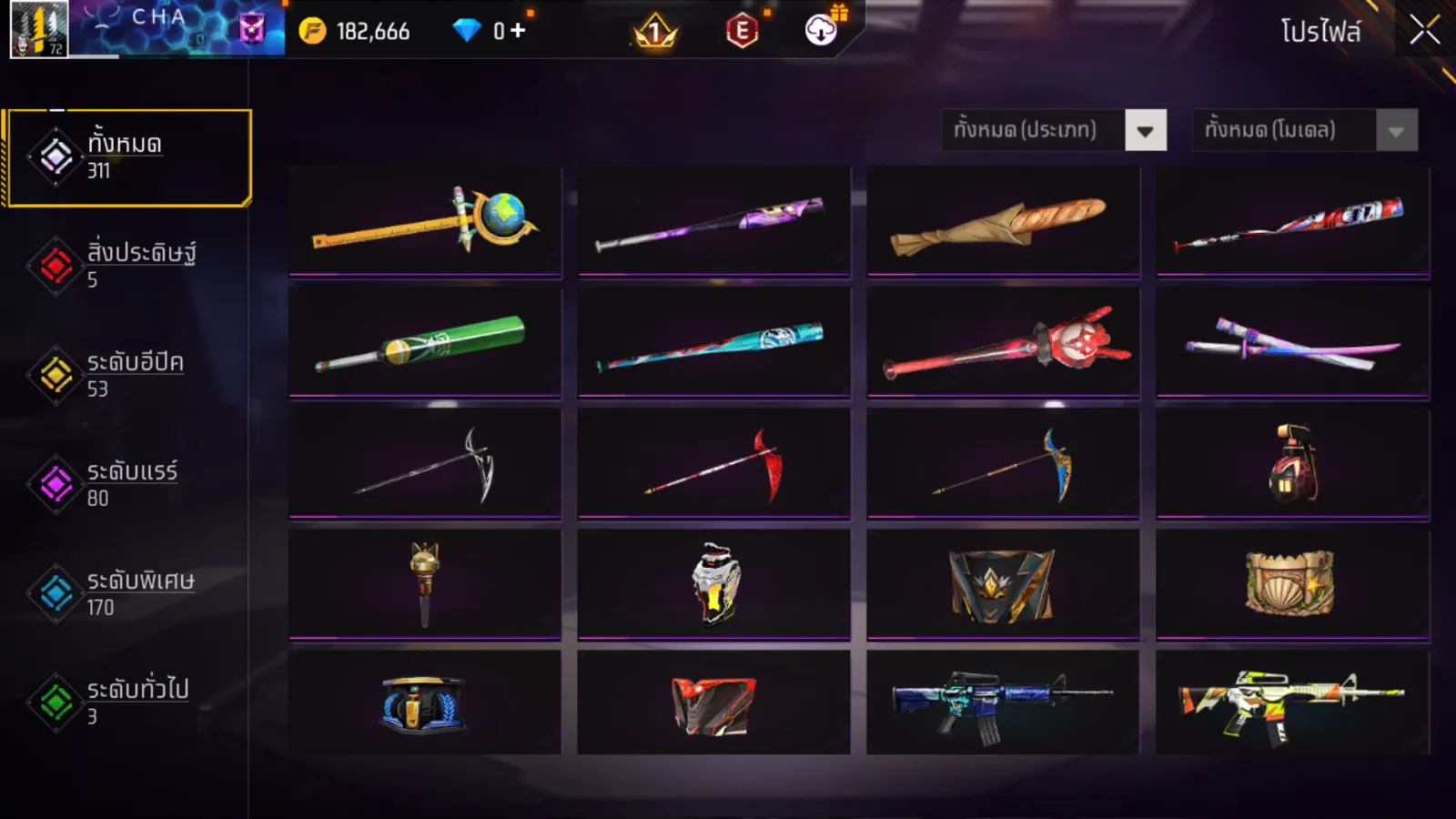1456x819 pixels.
Task: Pick the ladybug grenade skin
Action: [x=1292, y=463]
